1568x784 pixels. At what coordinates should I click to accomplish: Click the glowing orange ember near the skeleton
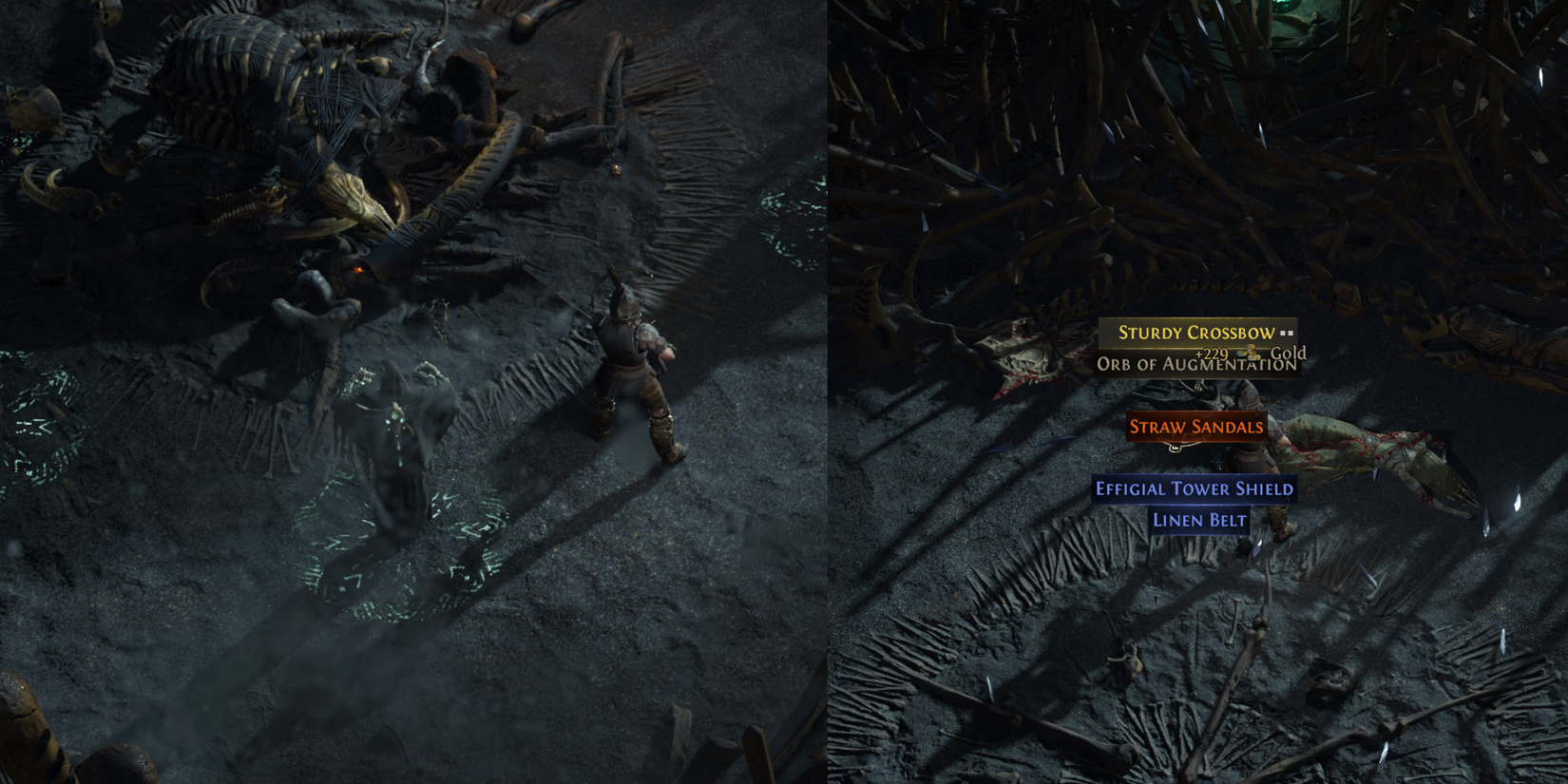pos(359,269)
